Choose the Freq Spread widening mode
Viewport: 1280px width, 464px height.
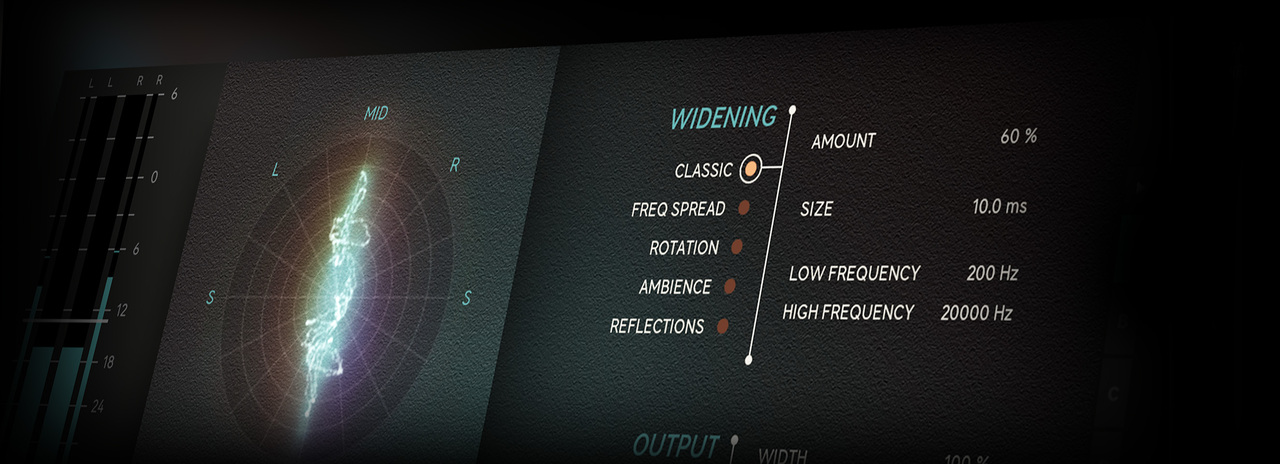[743, 208]
